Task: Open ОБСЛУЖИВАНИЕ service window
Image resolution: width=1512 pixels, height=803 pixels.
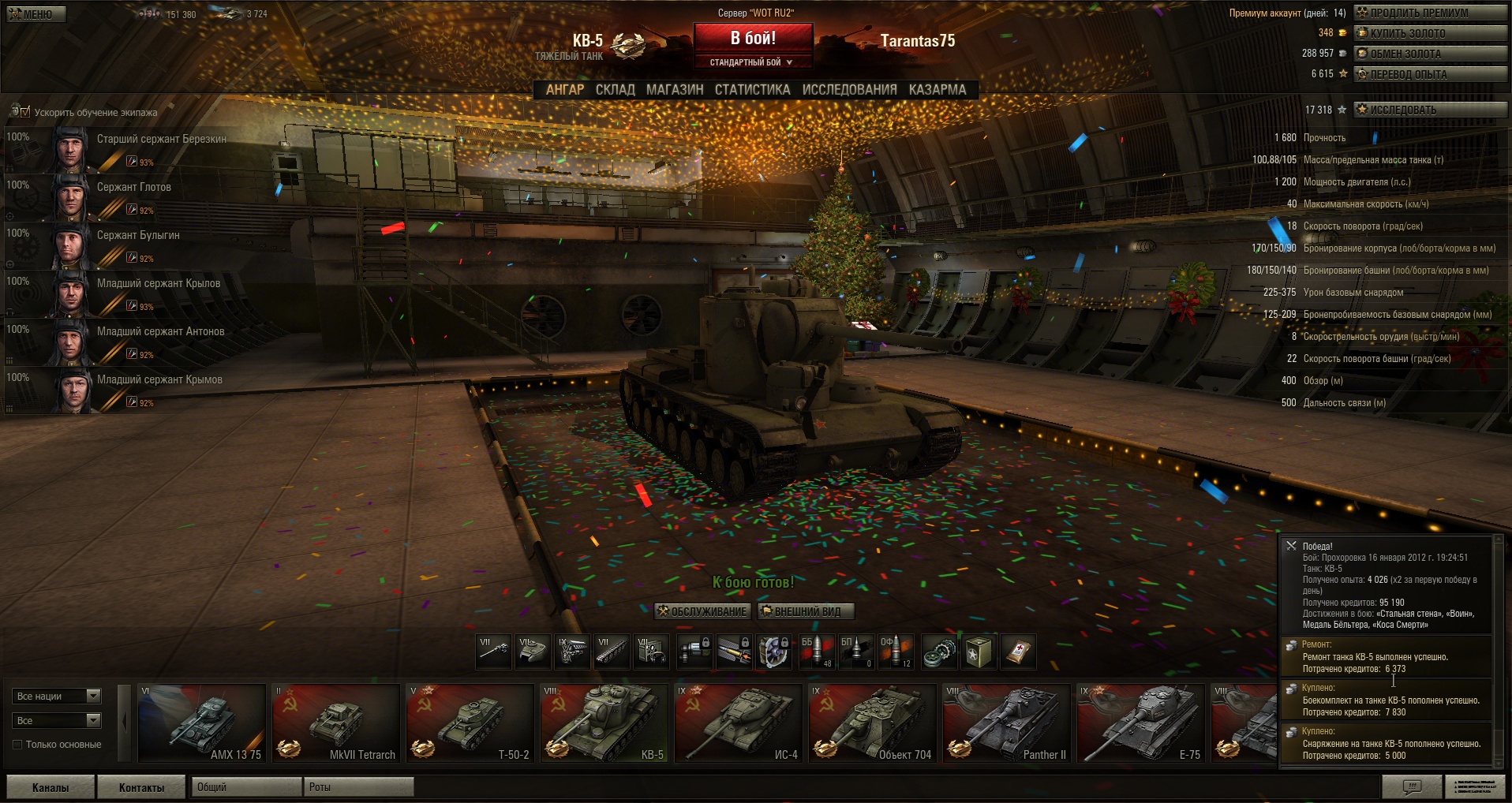Action: point(702,611)
